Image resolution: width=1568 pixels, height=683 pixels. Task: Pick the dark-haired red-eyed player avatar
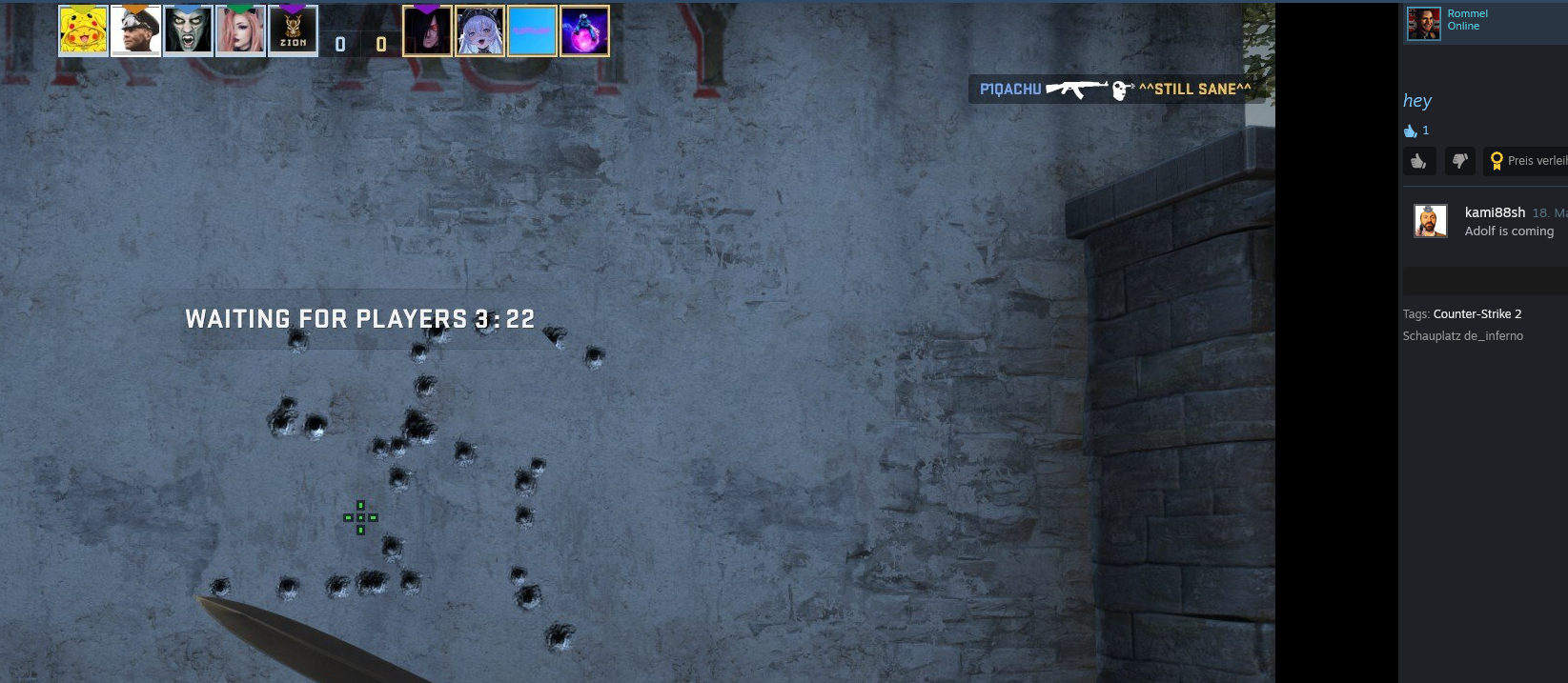pos(427,30)
